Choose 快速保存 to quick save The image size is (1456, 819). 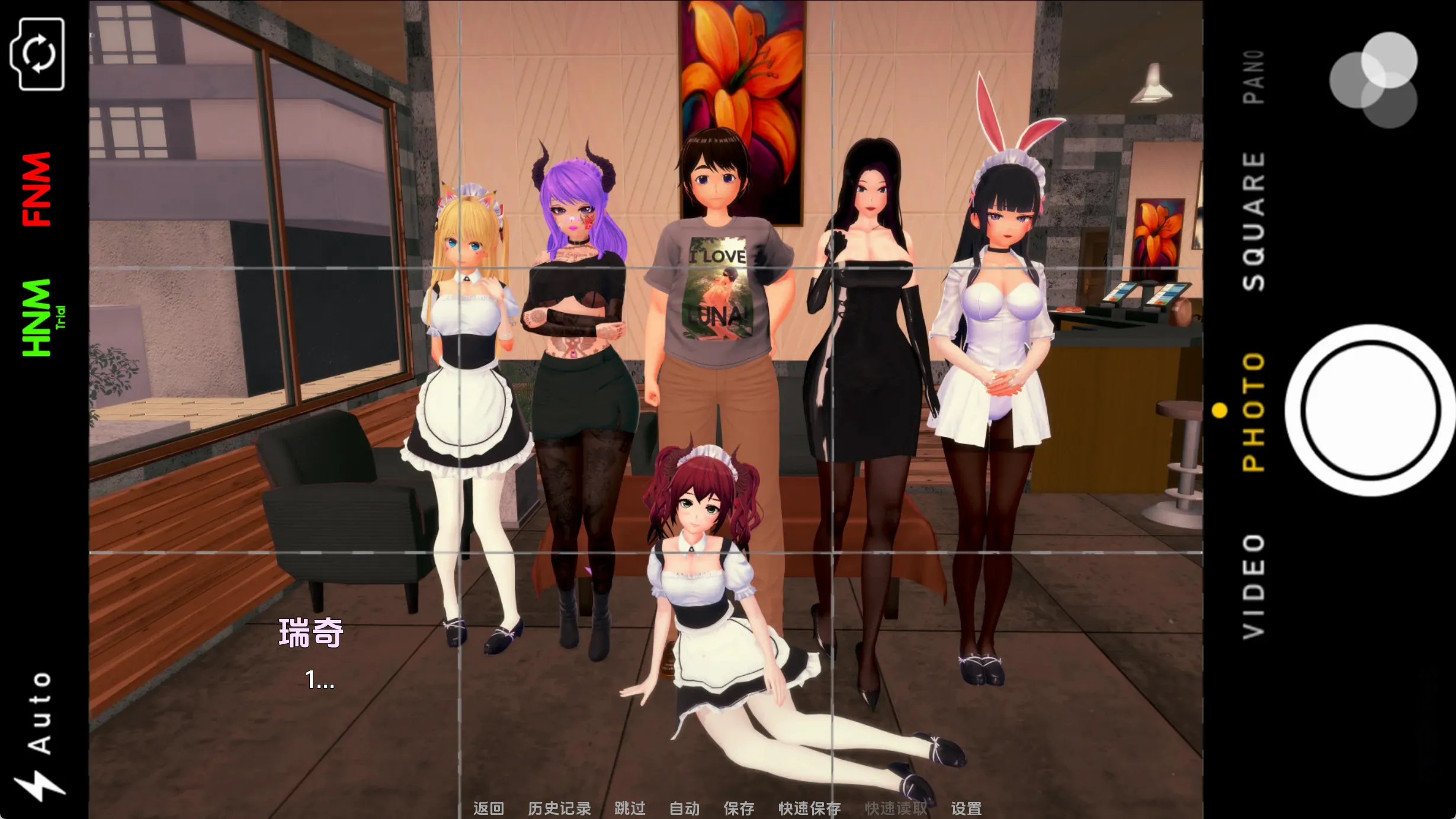809,808
